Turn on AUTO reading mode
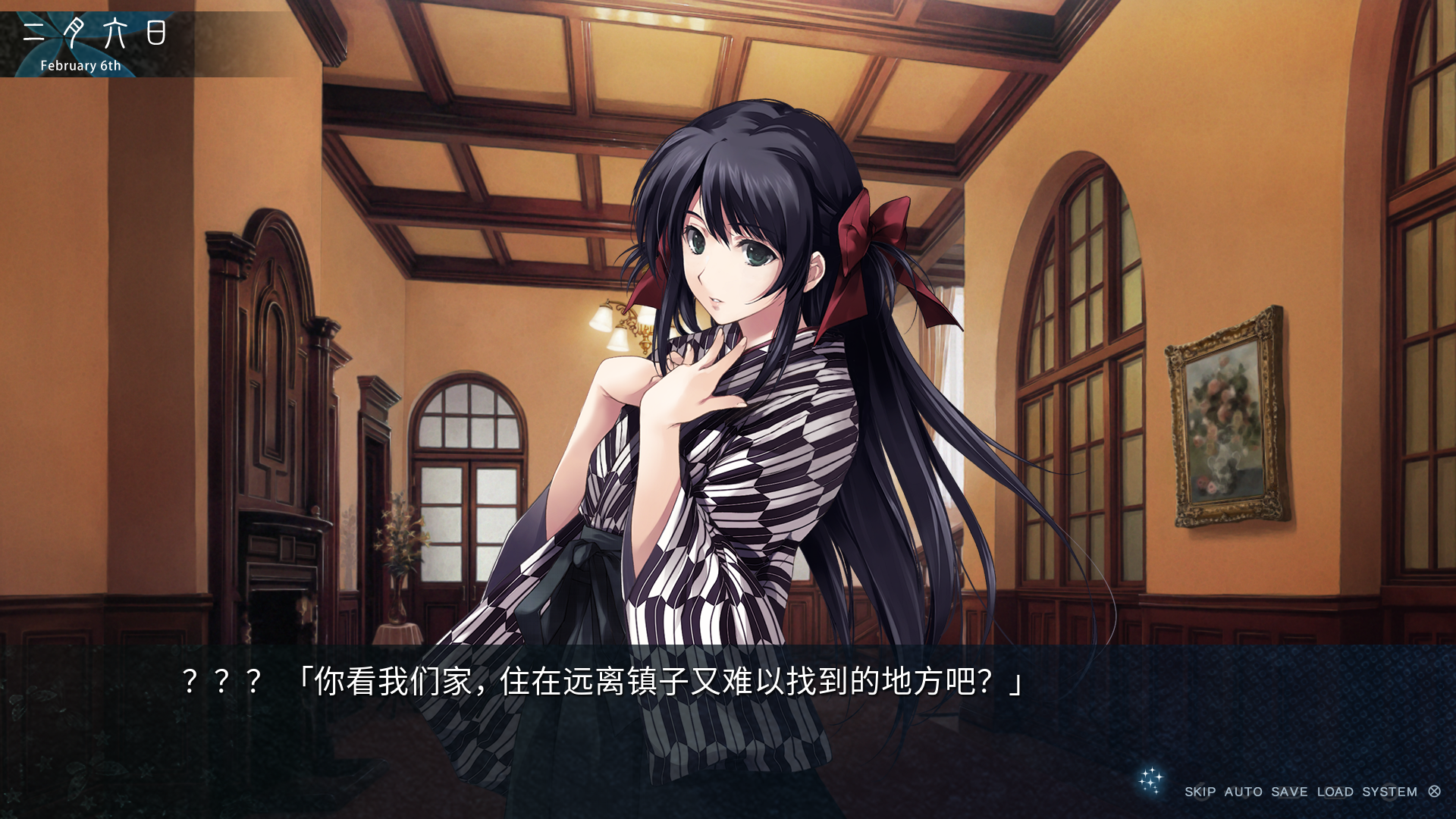This screenshot has width=1456, height=819. tap(1243, 792)
